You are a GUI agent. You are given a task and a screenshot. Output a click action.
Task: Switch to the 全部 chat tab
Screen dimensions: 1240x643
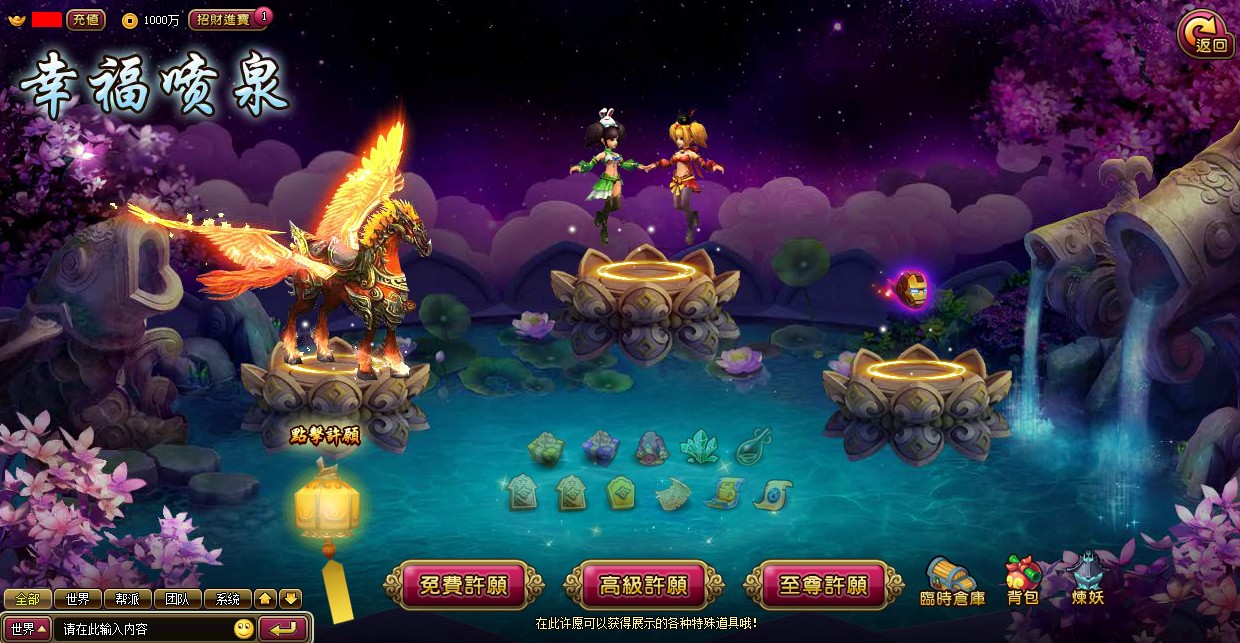click(27, 599)
